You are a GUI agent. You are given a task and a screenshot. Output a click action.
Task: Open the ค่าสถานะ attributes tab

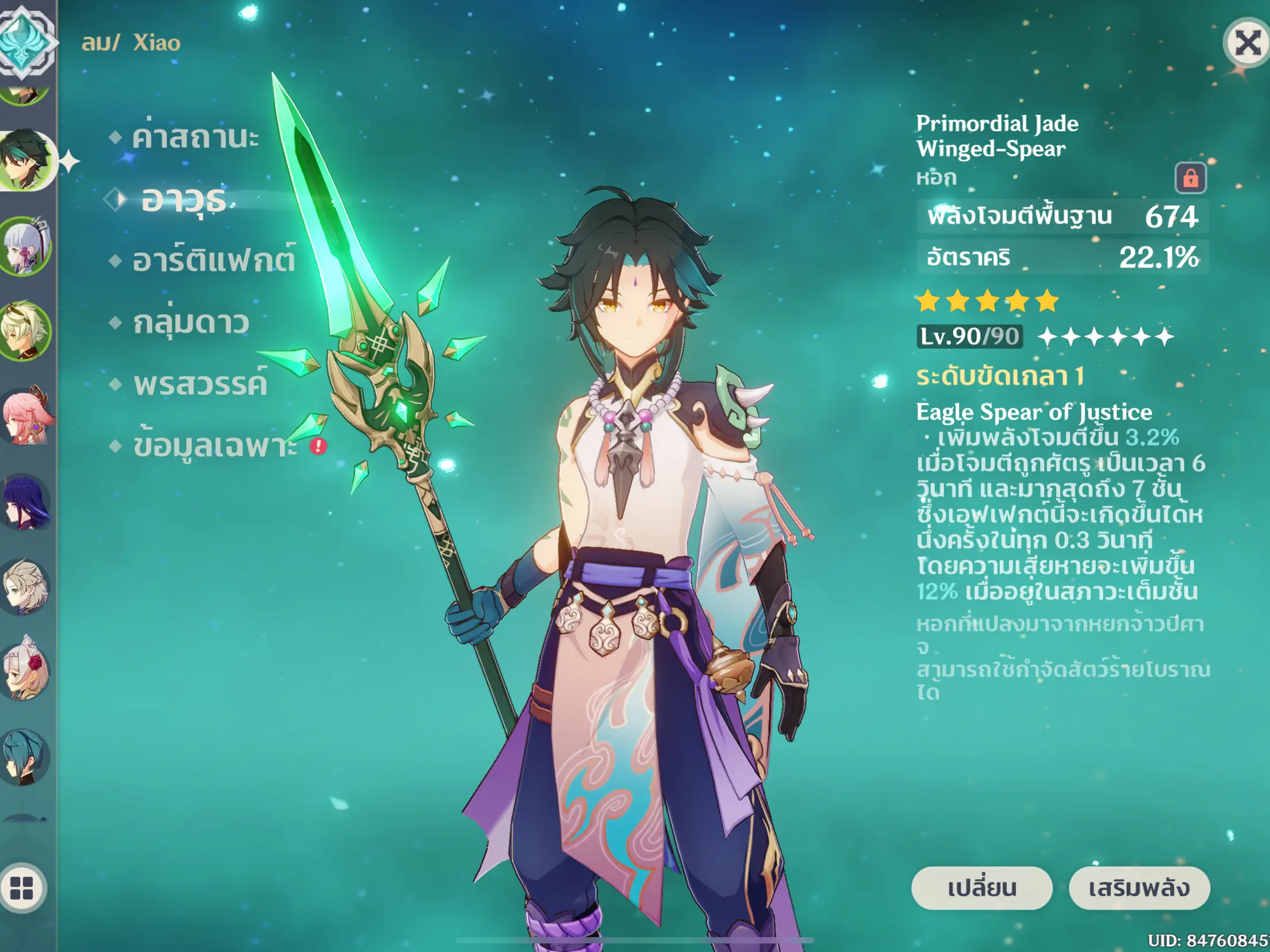195,137
